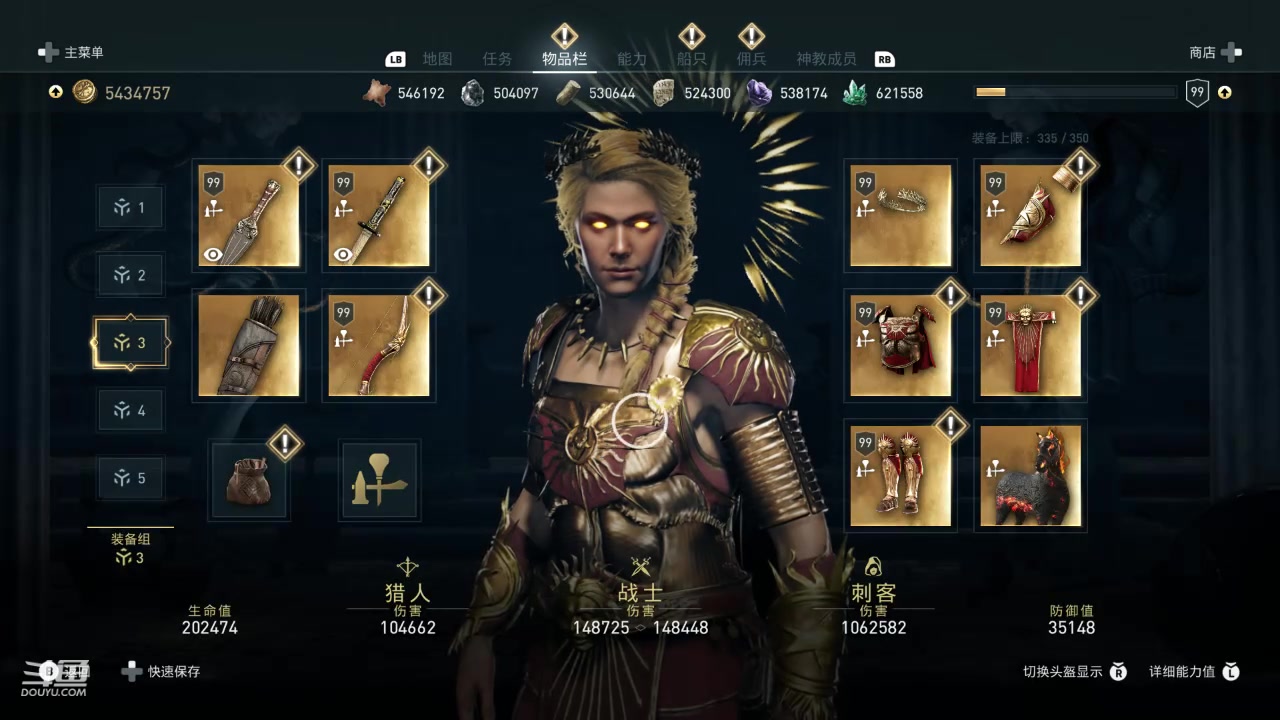Choose the golden greaves leg slot
Image resolution: width=1280 pixels, height=720 pixels.
(x=901, y=475)
